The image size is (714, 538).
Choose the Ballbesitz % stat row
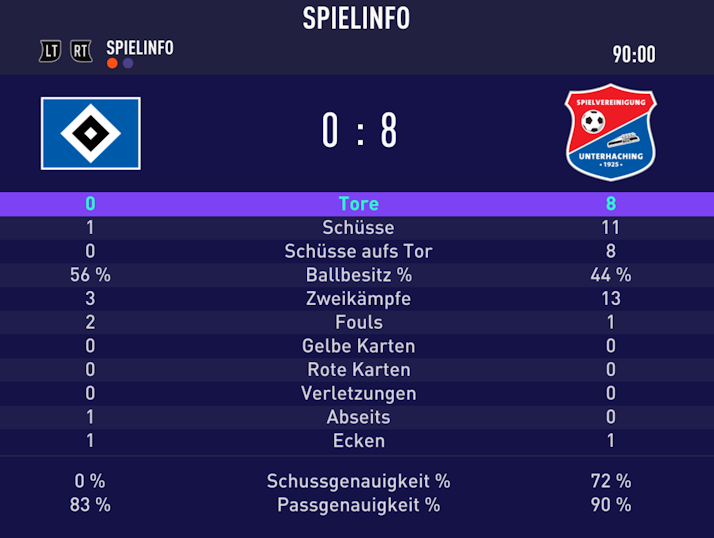[357, 275]
